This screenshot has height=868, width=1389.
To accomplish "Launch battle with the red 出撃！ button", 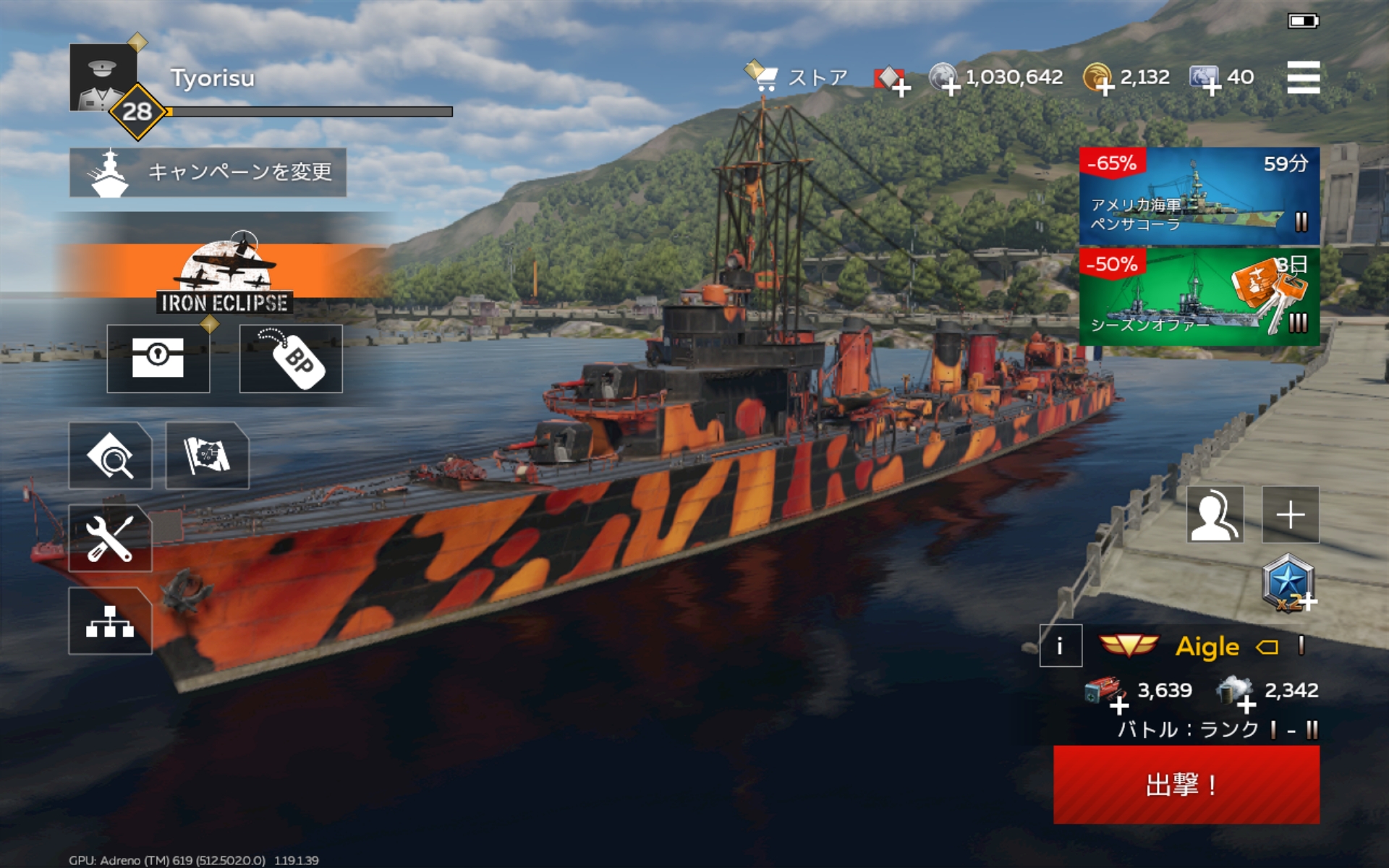I will tap(1186, 784).
